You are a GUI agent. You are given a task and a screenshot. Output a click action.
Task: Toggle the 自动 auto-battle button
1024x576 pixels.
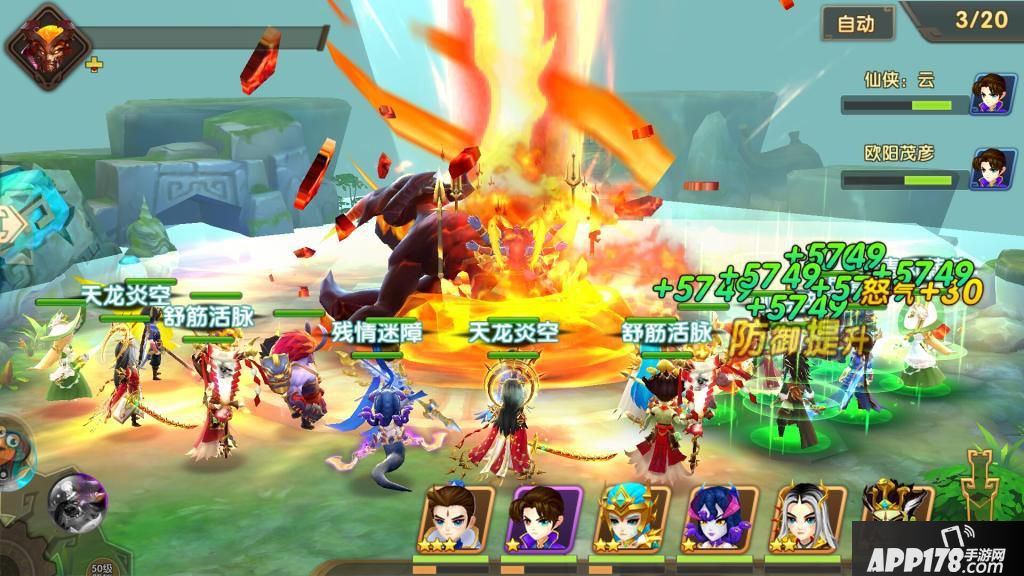tap(857, 23)
